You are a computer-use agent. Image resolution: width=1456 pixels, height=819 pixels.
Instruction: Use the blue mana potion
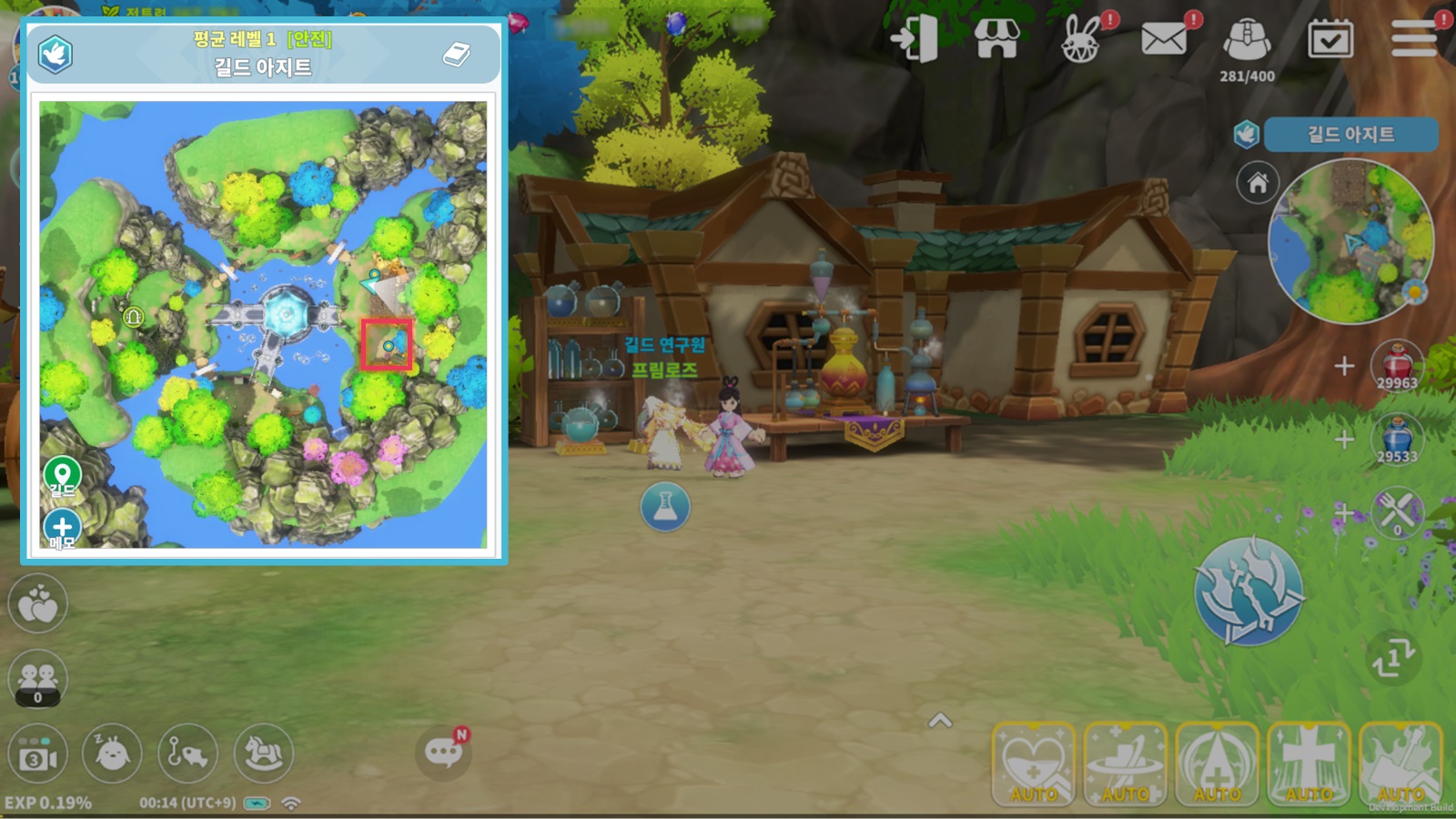tap(1397, 439)
